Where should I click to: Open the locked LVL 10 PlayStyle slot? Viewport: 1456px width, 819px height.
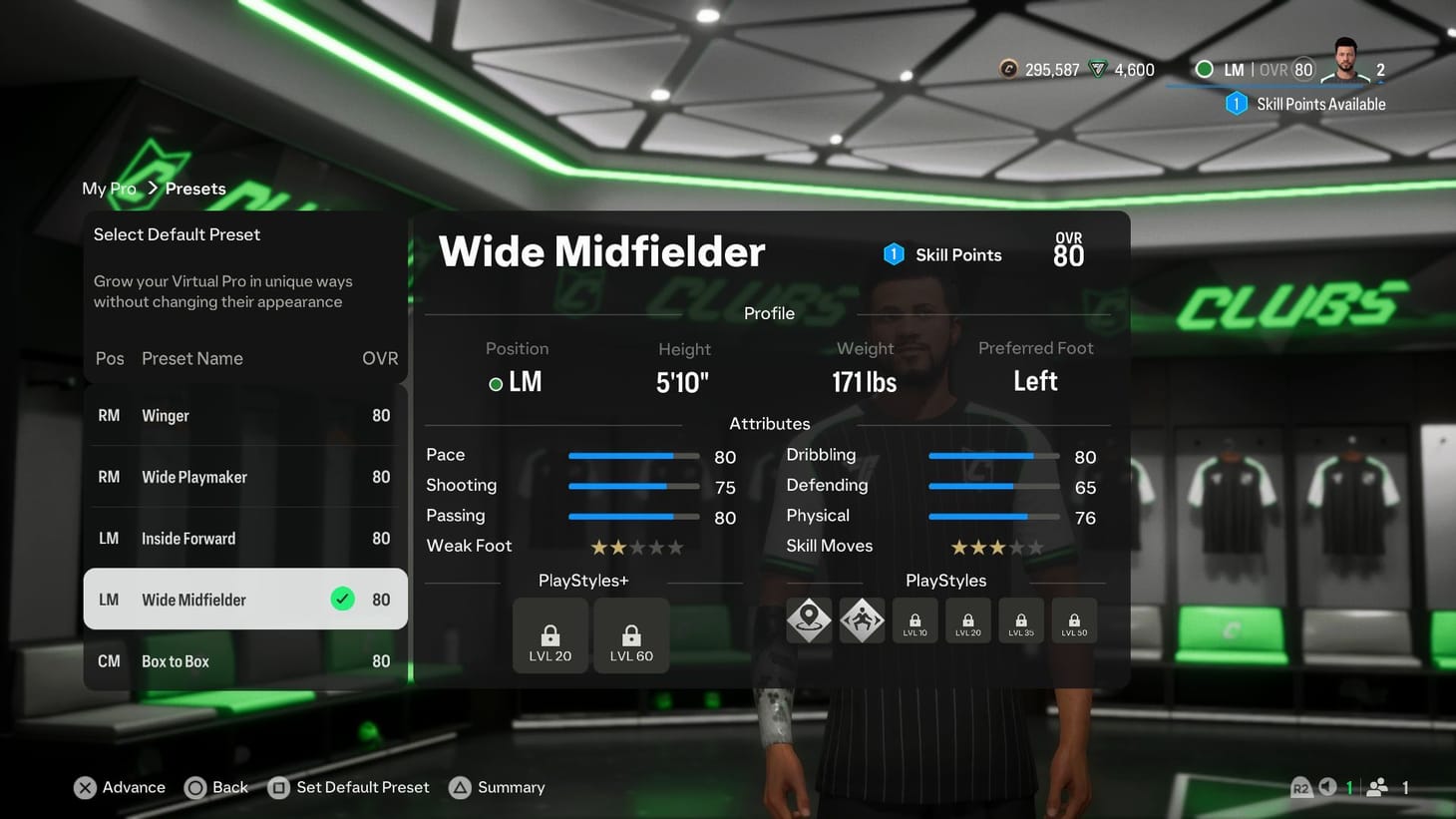pyautogui.click(x=914, y=619)
